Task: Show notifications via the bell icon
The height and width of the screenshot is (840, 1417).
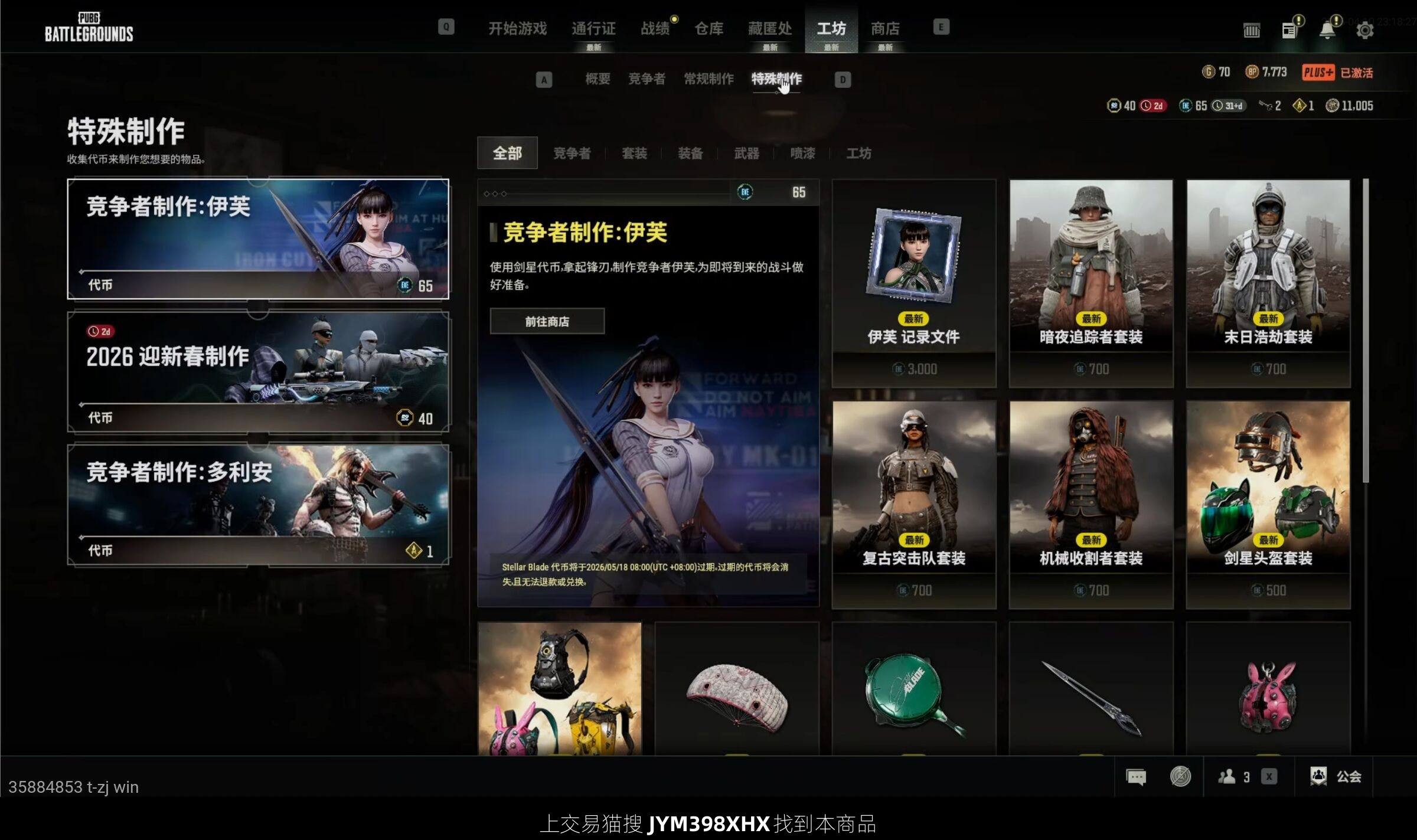Action: pyautogui.click(x=1327, y=30)
